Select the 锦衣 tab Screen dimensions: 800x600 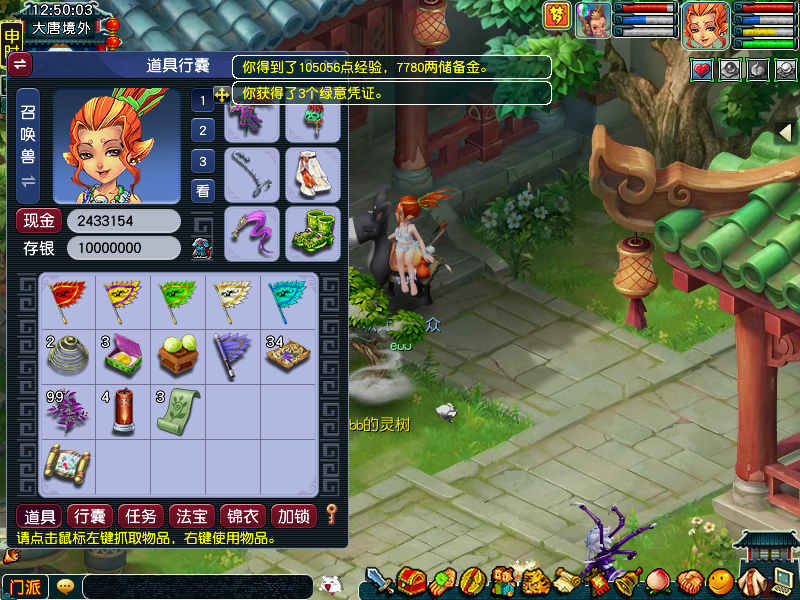point(243,516)
